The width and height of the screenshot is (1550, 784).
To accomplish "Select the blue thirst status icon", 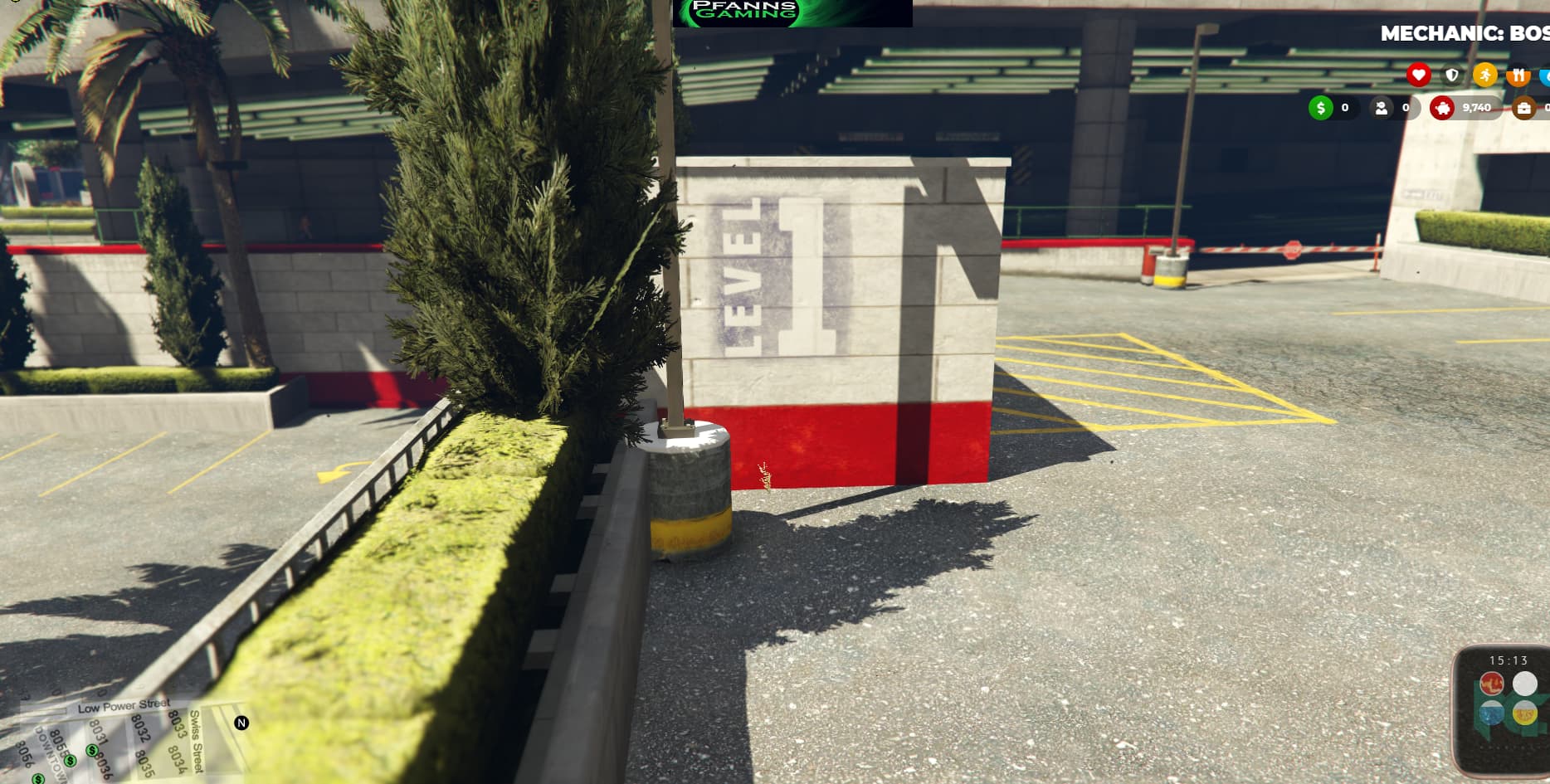I will [1546, 74].
